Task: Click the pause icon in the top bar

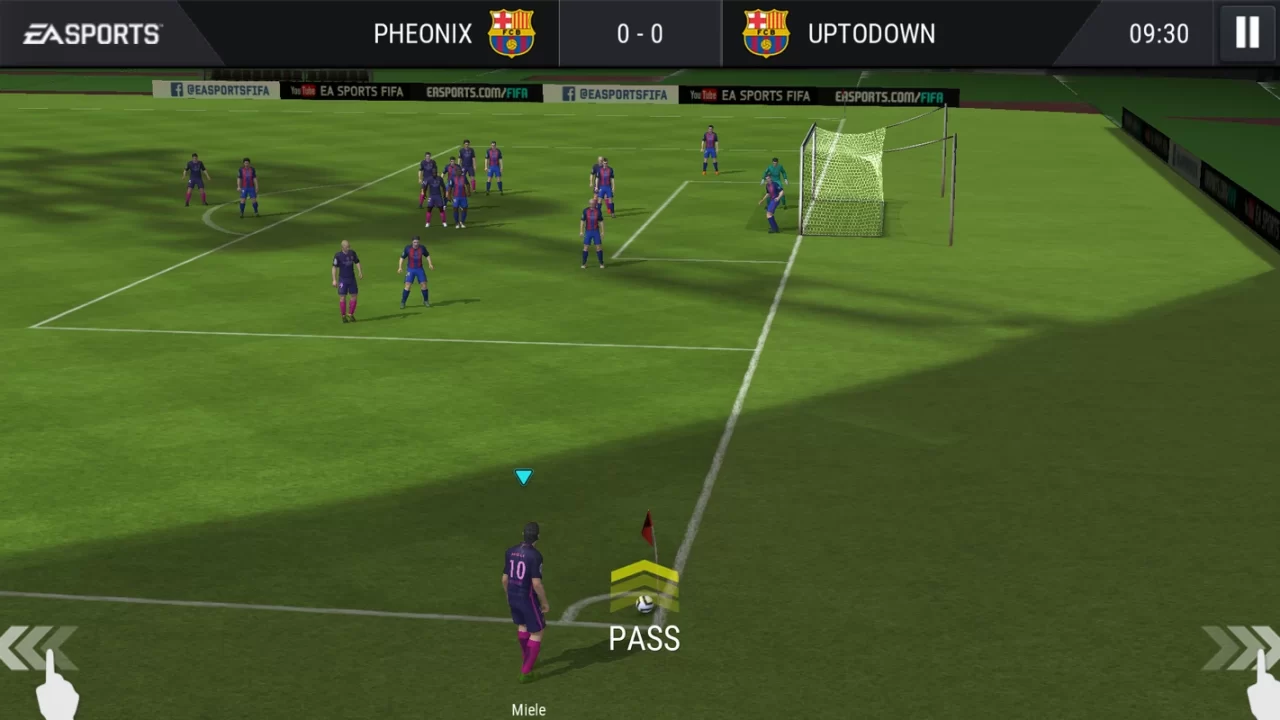Action: pyautogui.click(x=1246, y=33)
